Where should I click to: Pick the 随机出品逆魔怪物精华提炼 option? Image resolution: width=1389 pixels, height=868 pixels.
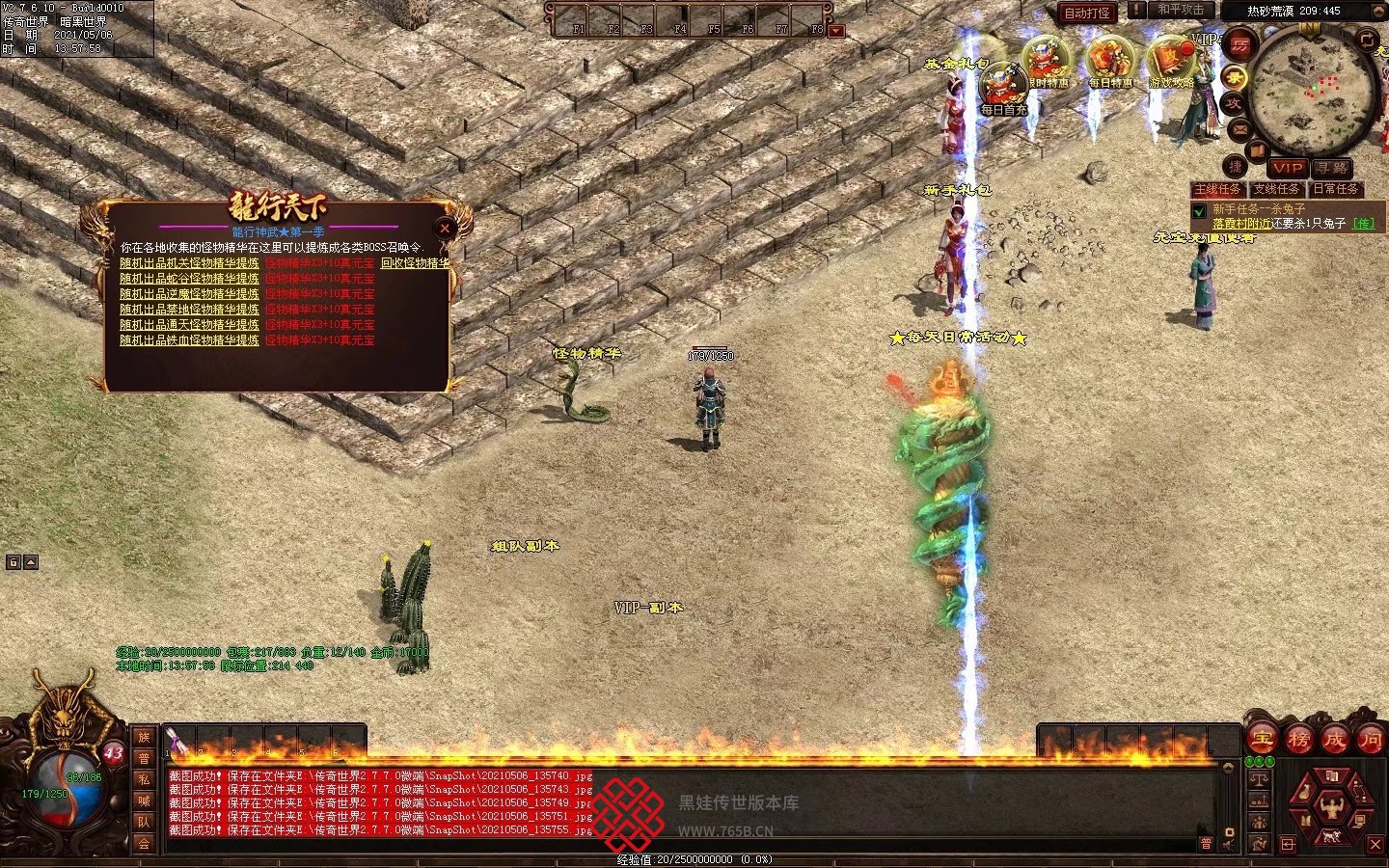pyautogui.click(x=189, y=293)
